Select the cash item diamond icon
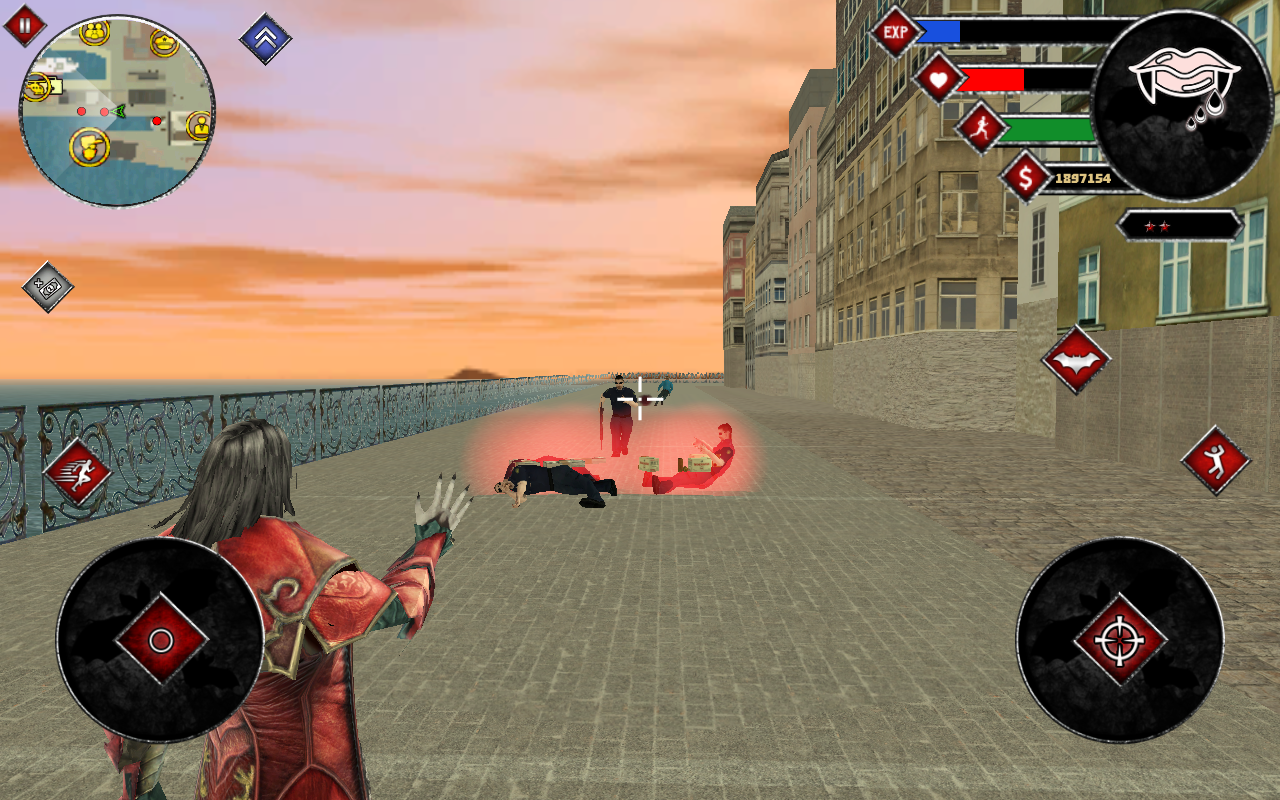1280x800 pixels. 46,288
